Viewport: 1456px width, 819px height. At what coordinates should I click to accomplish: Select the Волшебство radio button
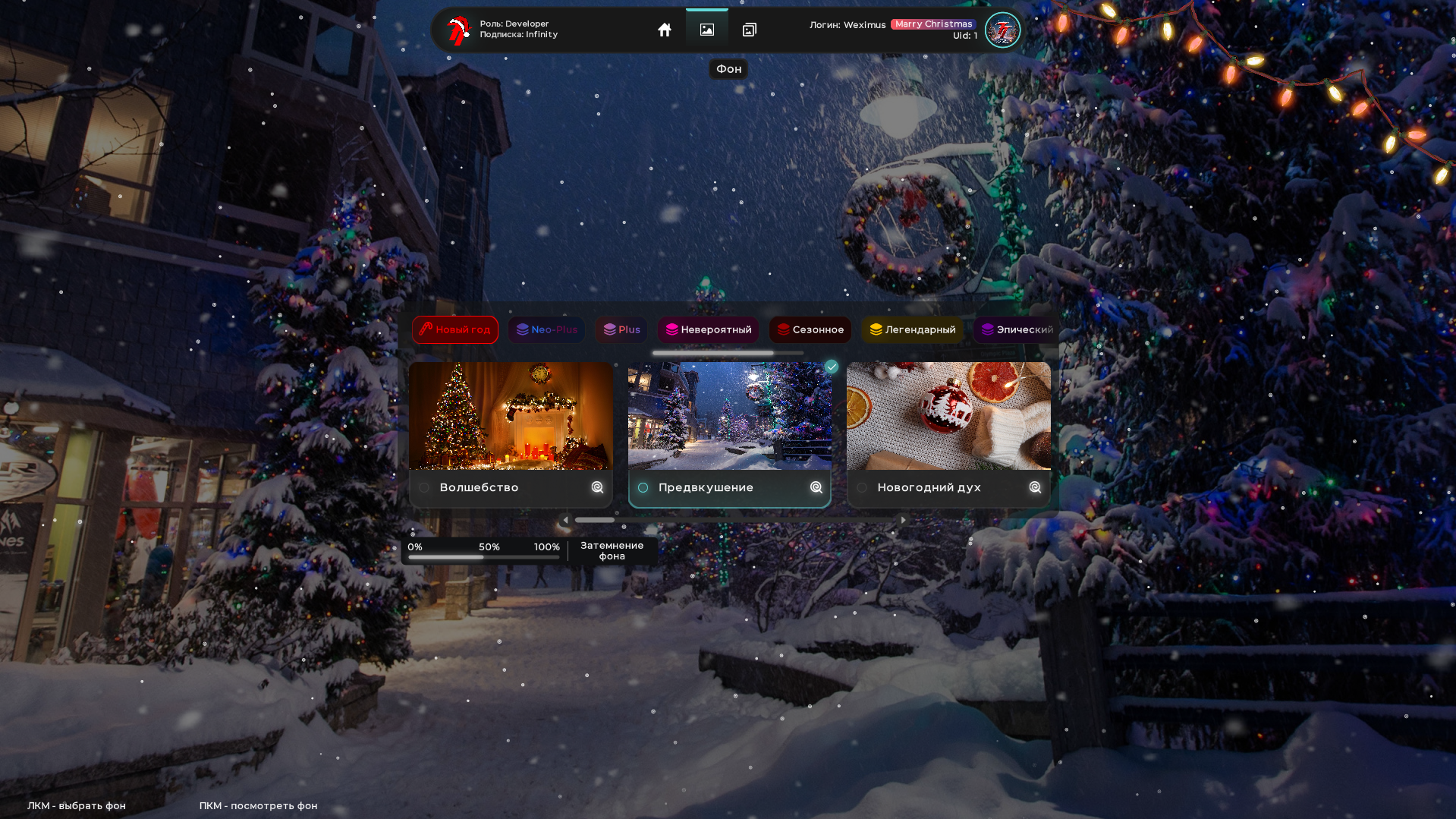pyautogui.click(x=424, y=488)
